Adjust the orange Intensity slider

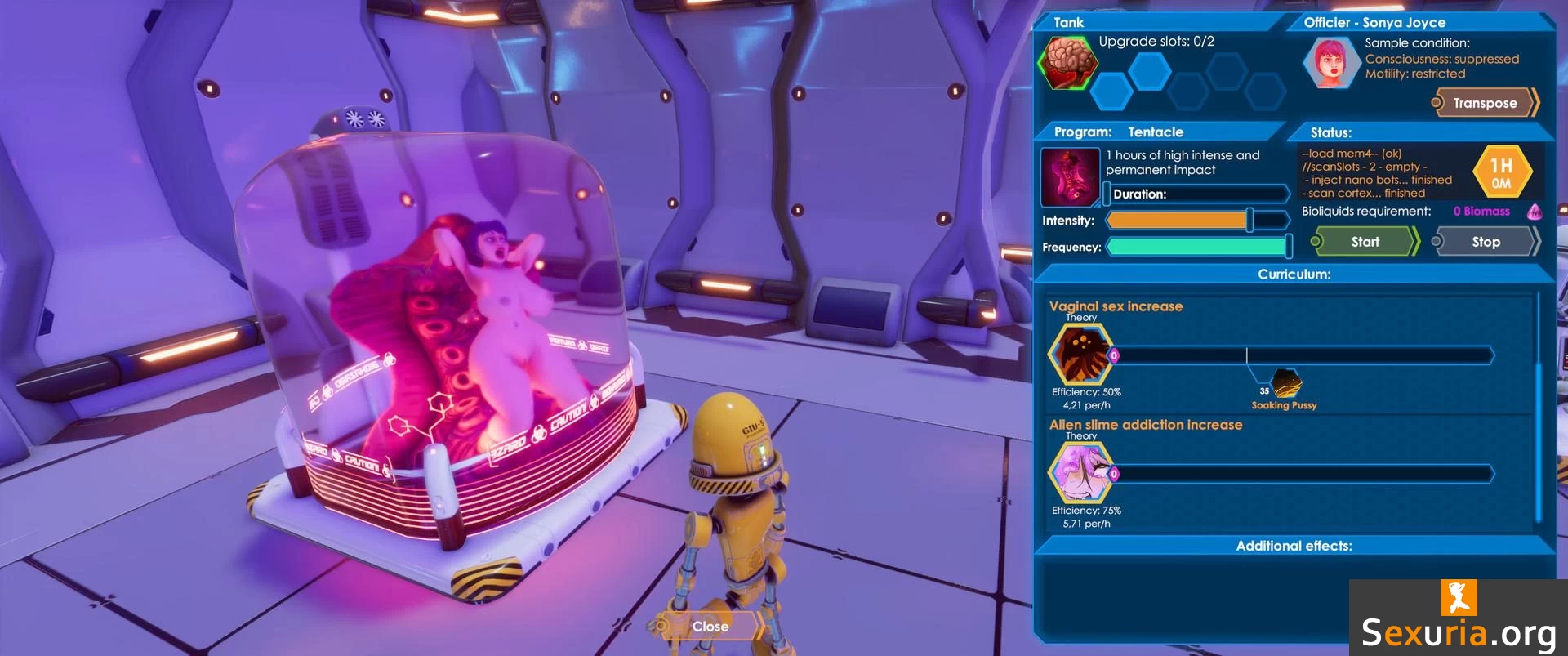1249,220
